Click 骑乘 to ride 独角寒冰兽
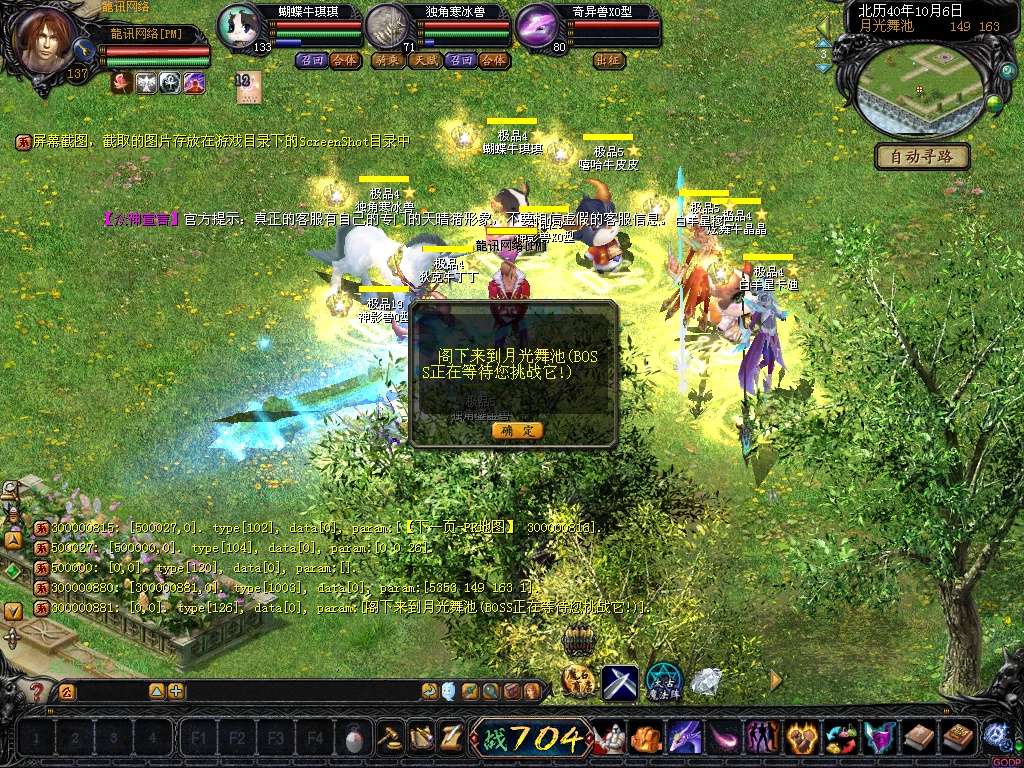This screenshot has width=1024, height=768. 388,60
